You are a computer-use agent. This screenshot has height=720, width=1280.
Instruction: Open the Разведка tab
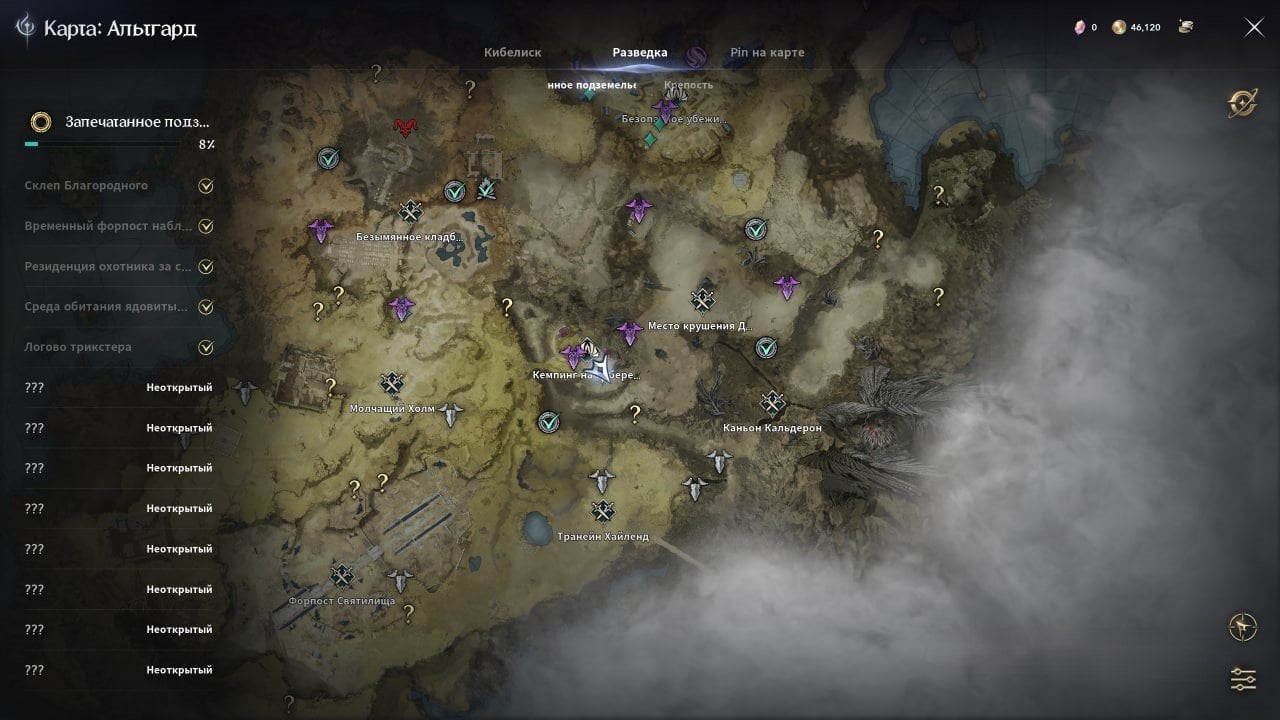pyautogui.click(x=640, y=53)
